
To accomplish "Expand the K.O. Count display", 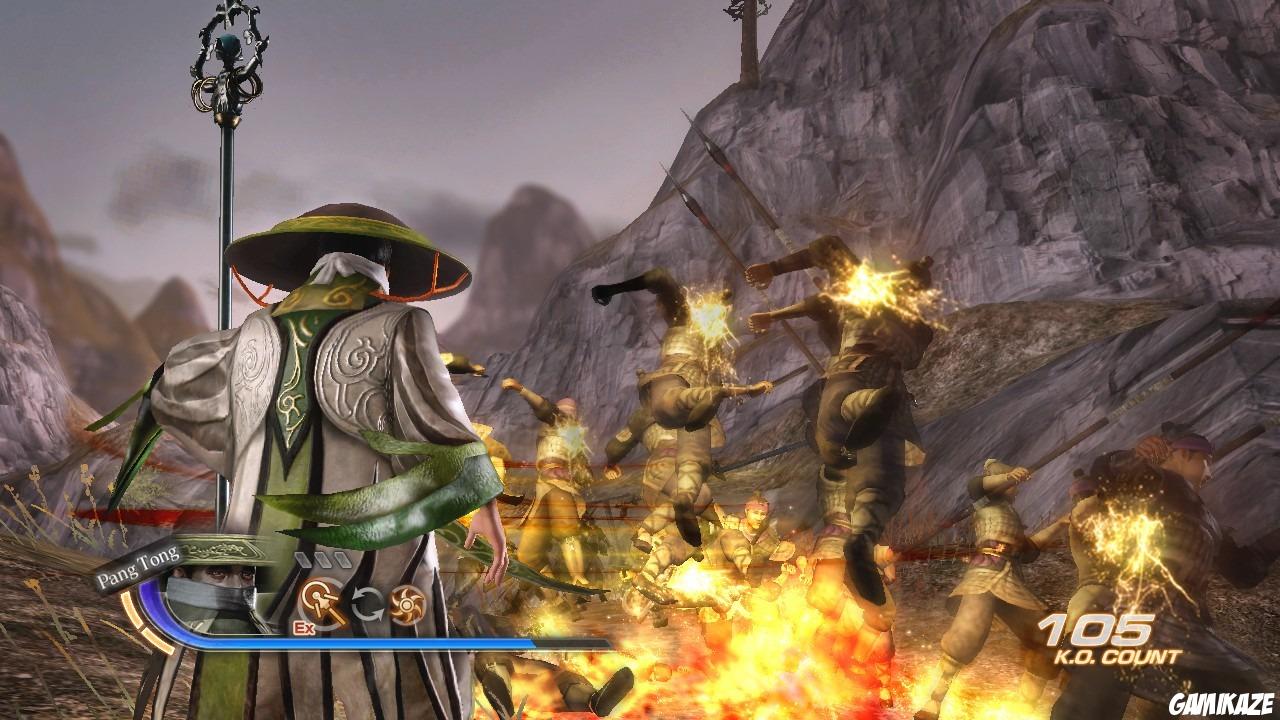I will tap(1105, 640).
